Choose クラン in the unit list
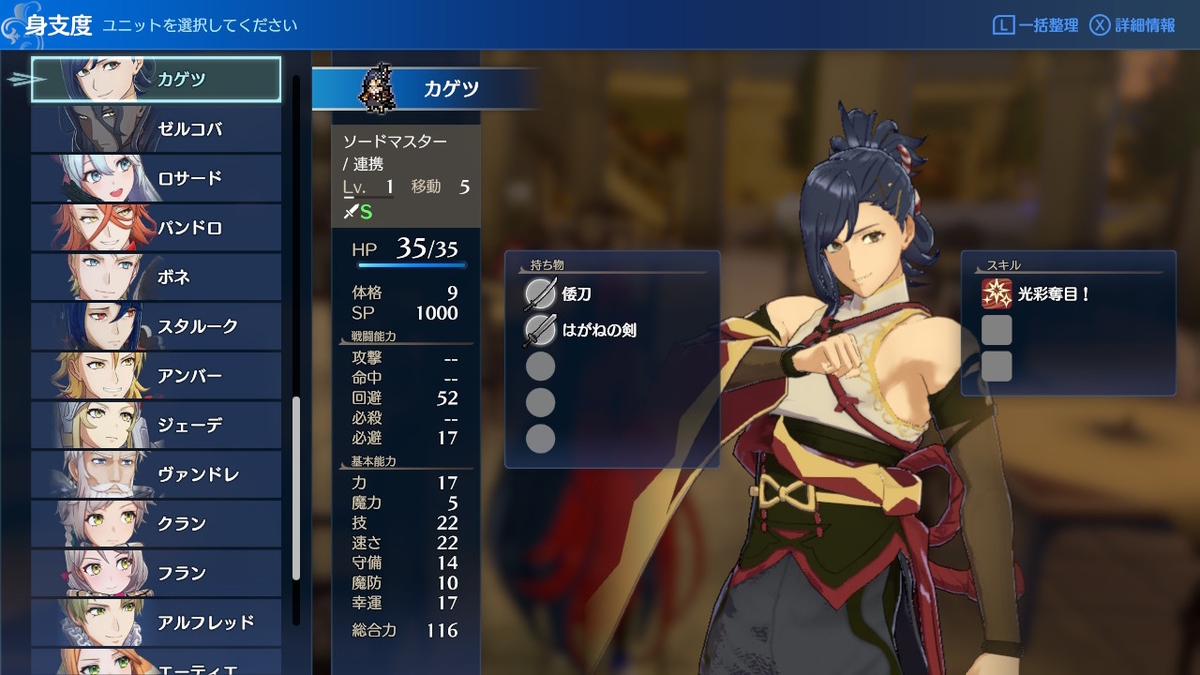 [x=156, y=524]
